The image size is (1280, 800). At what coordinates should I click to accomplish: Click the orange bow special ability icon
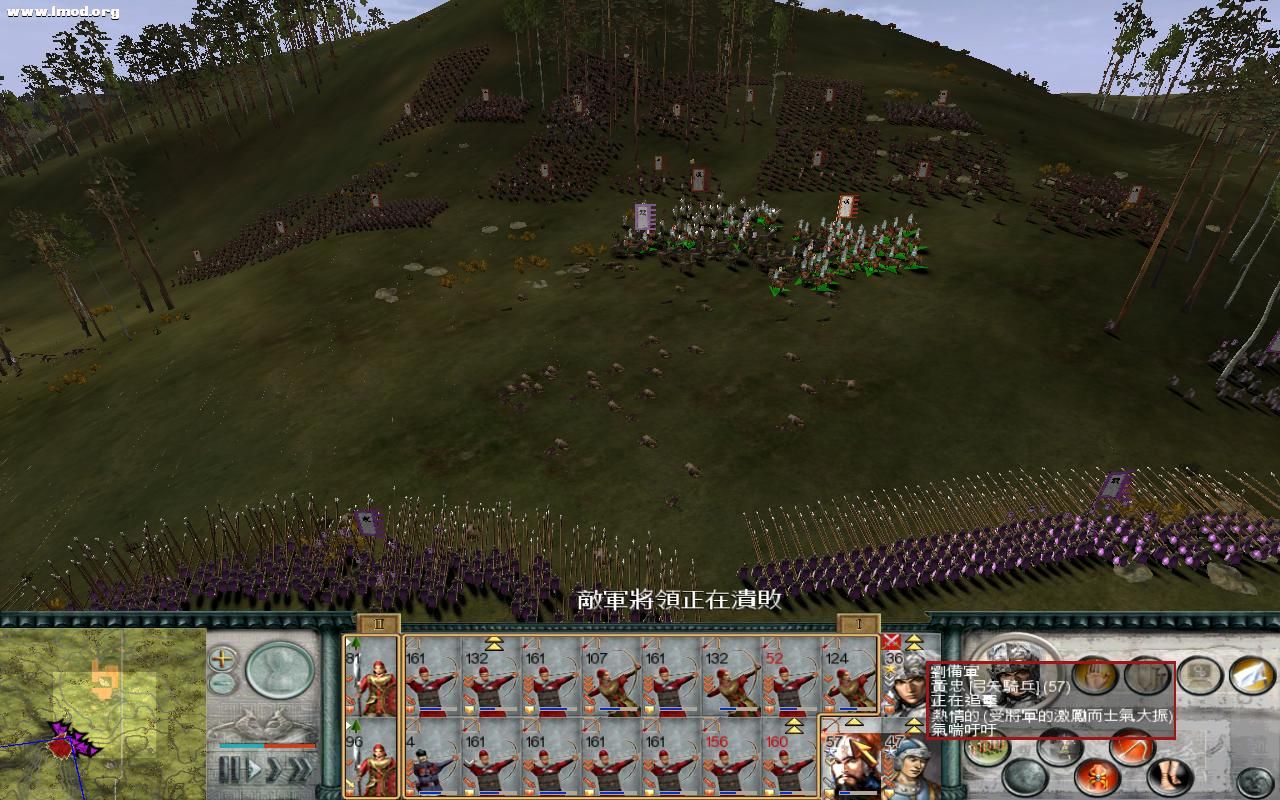point(1130,746)
